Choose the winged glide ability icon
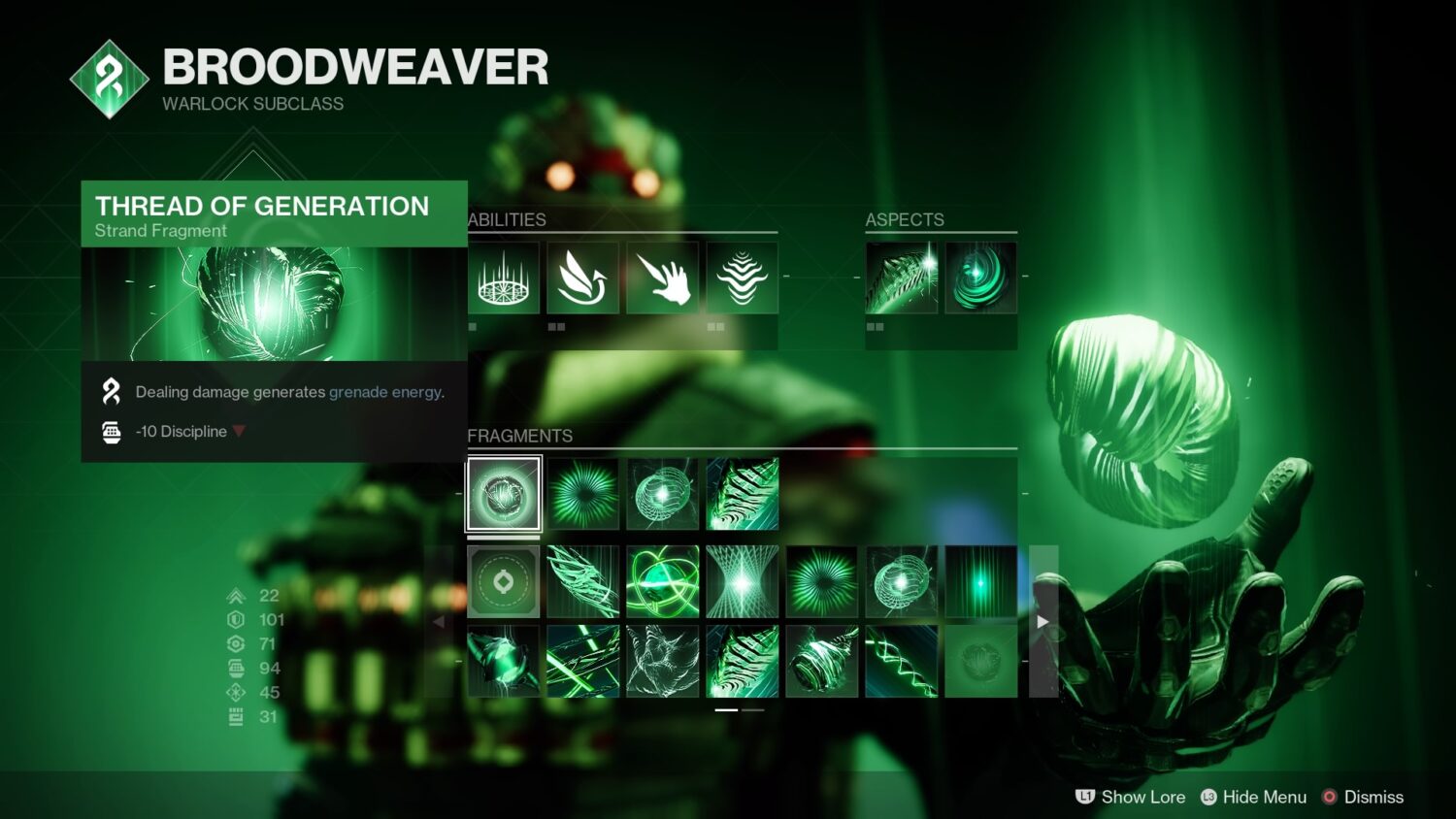This screenshot has height=819, width=1456. 582,278
